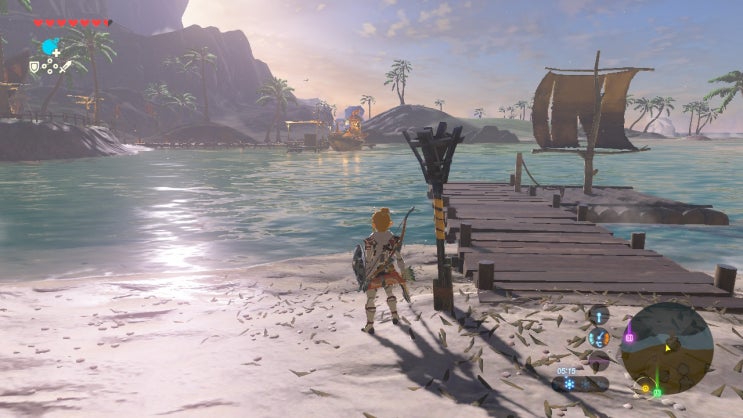Select the pink marker on the minimap
The image size is (743, 418).
click(x=630, y=337)
